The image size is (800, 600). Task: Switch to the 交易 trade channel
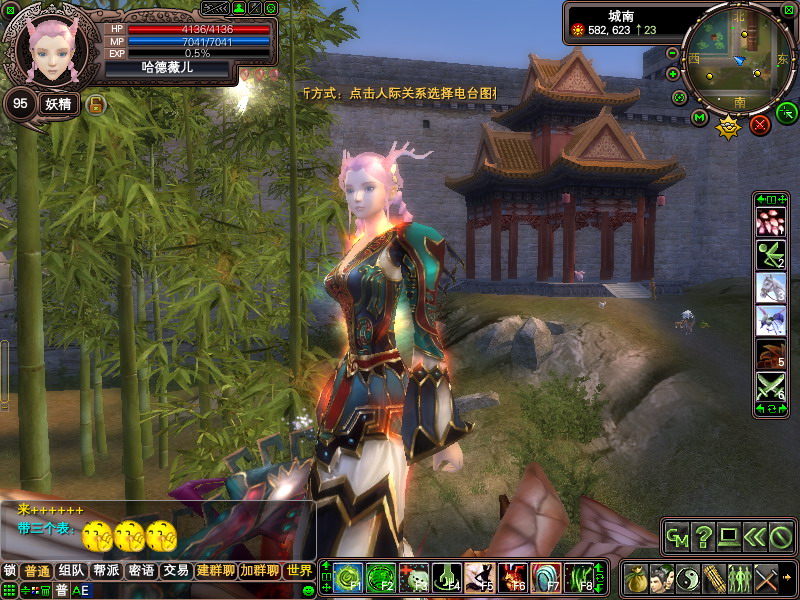[x=176, y=571]
